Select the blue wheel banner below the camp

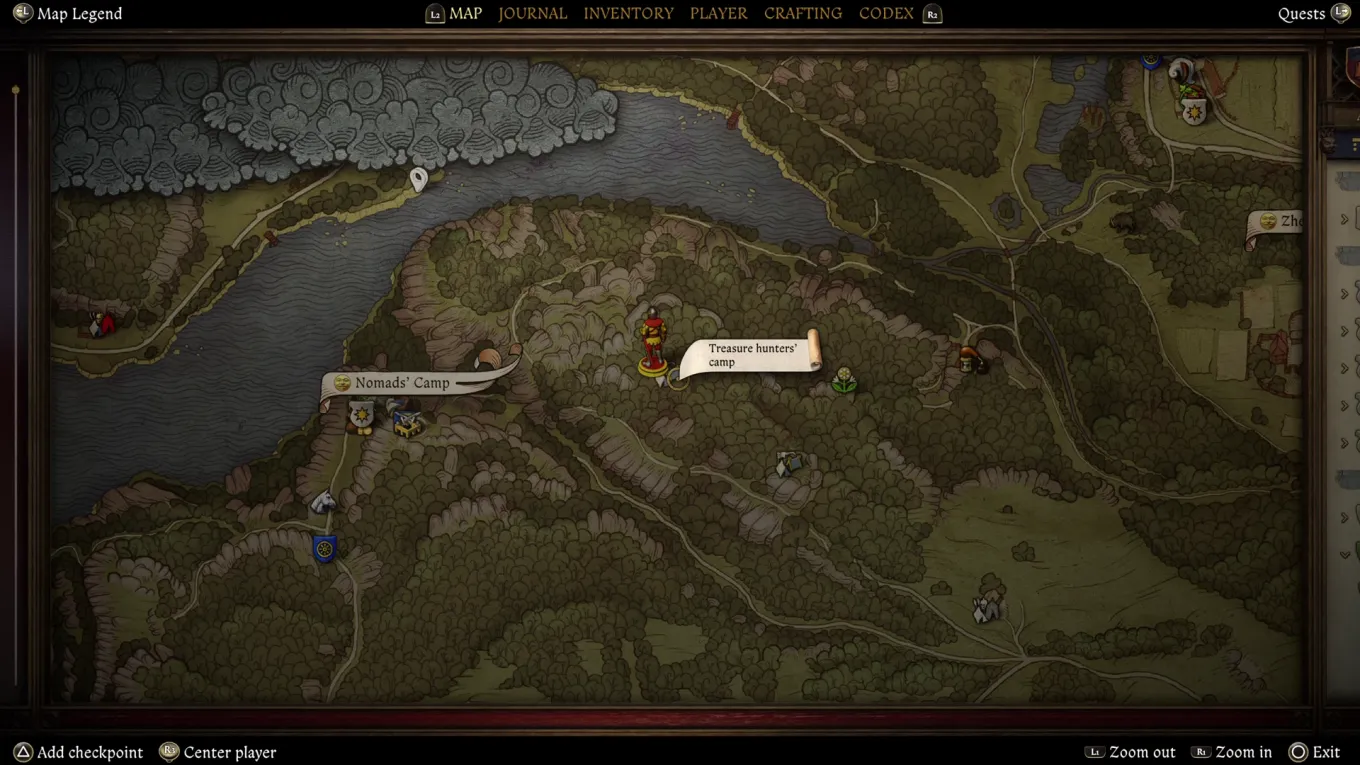click(326, 549)
